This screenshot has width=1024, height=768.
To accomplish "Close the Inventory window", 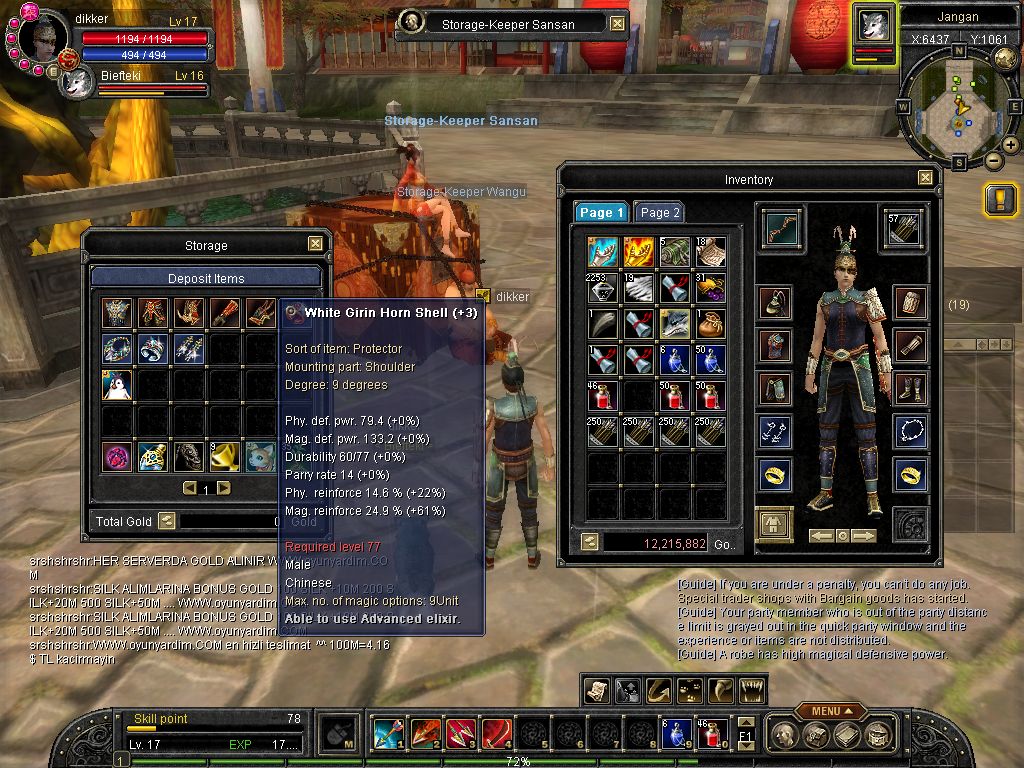I will 925,179.
